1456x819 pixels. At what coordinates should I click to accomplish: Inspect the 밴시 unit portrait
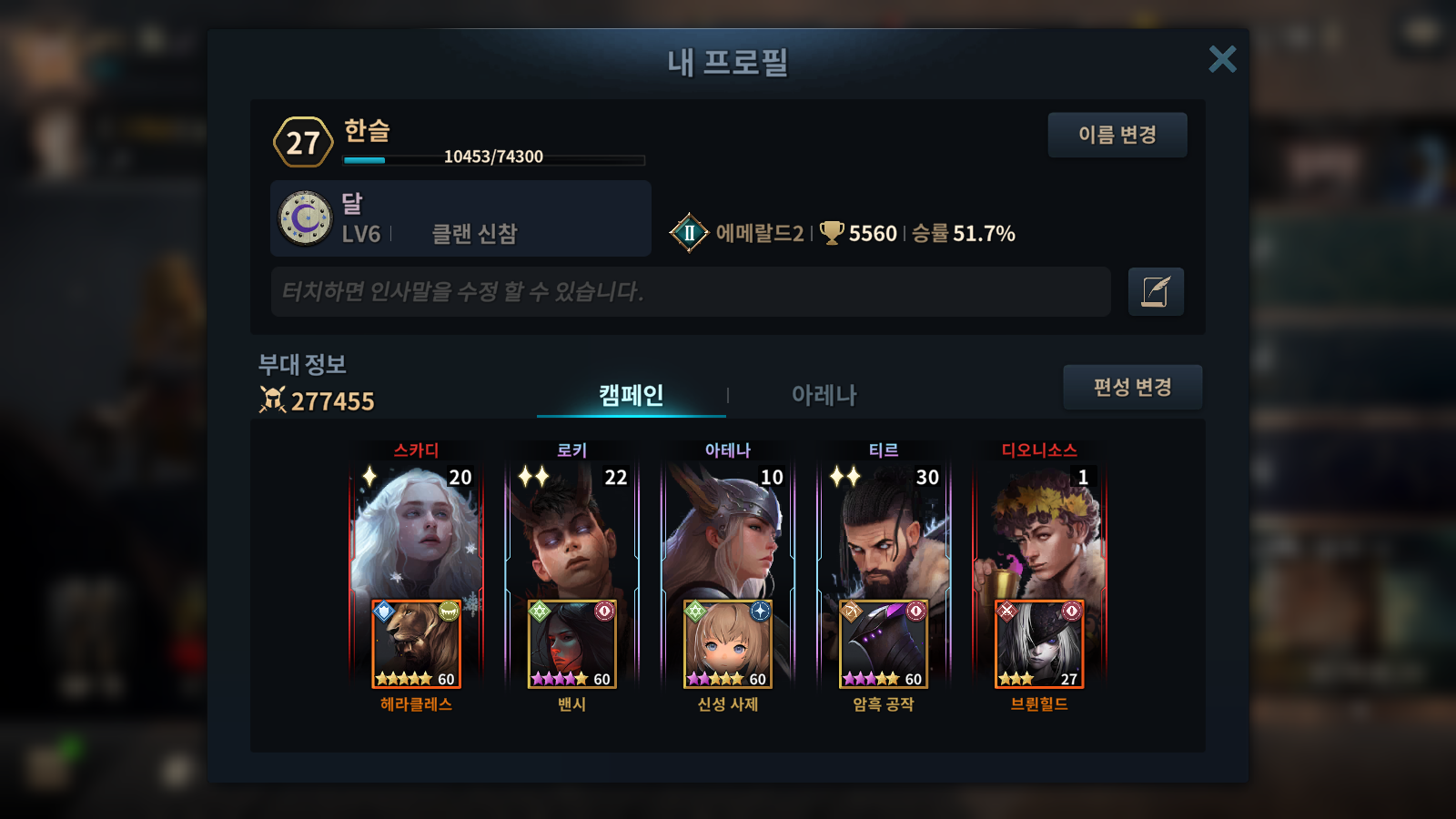point(571,643)
